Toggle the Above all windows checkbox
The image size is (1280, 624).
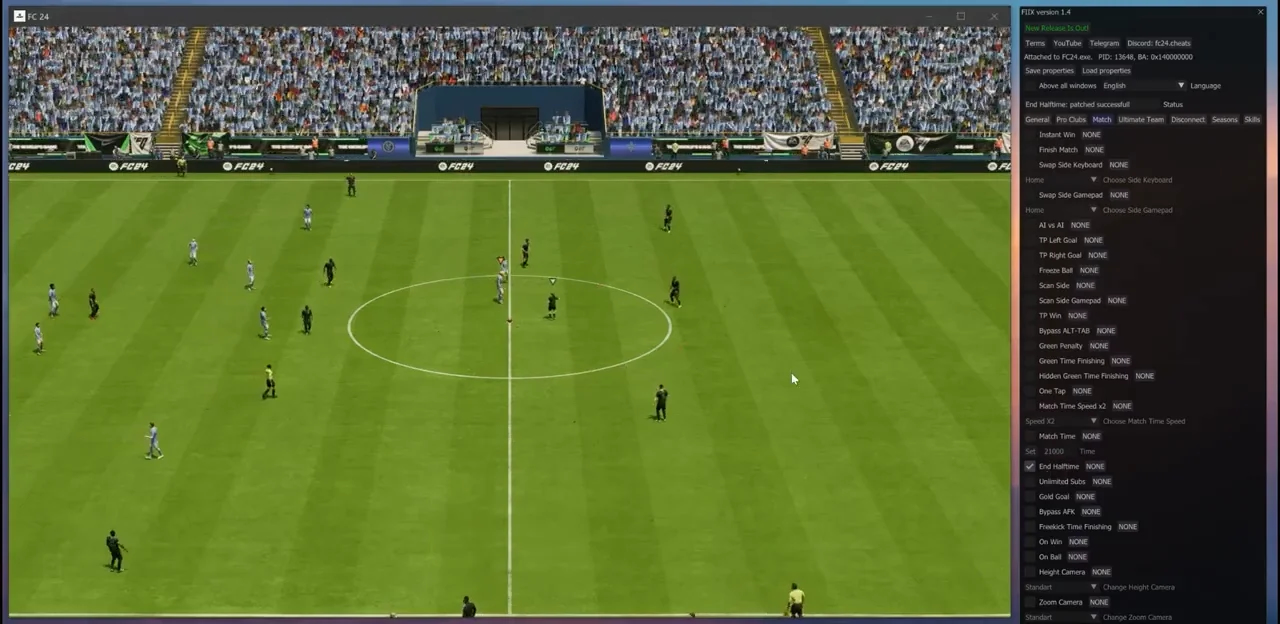[1030, 86]
